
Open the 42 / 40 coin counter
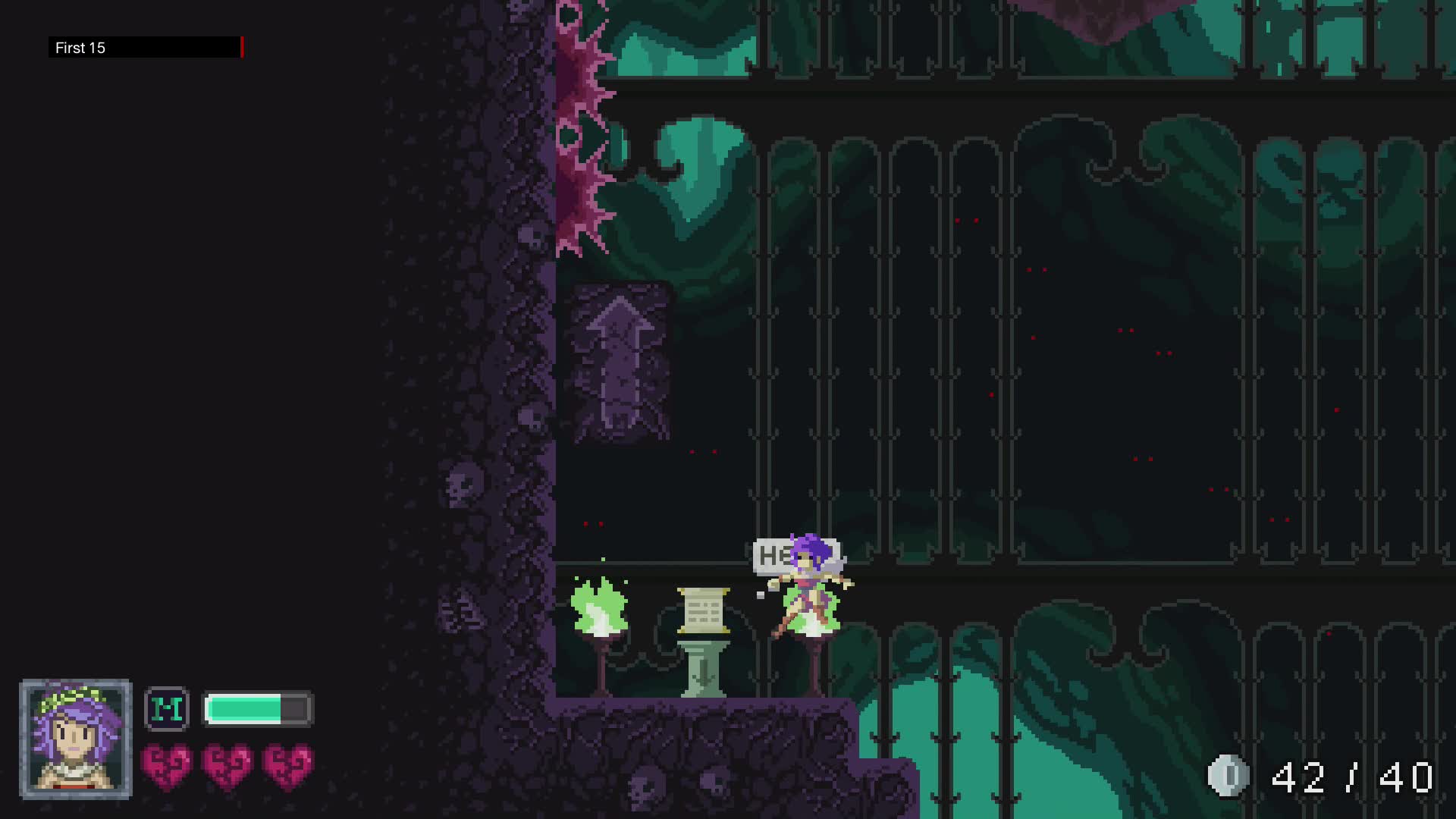pos(1354,774)
